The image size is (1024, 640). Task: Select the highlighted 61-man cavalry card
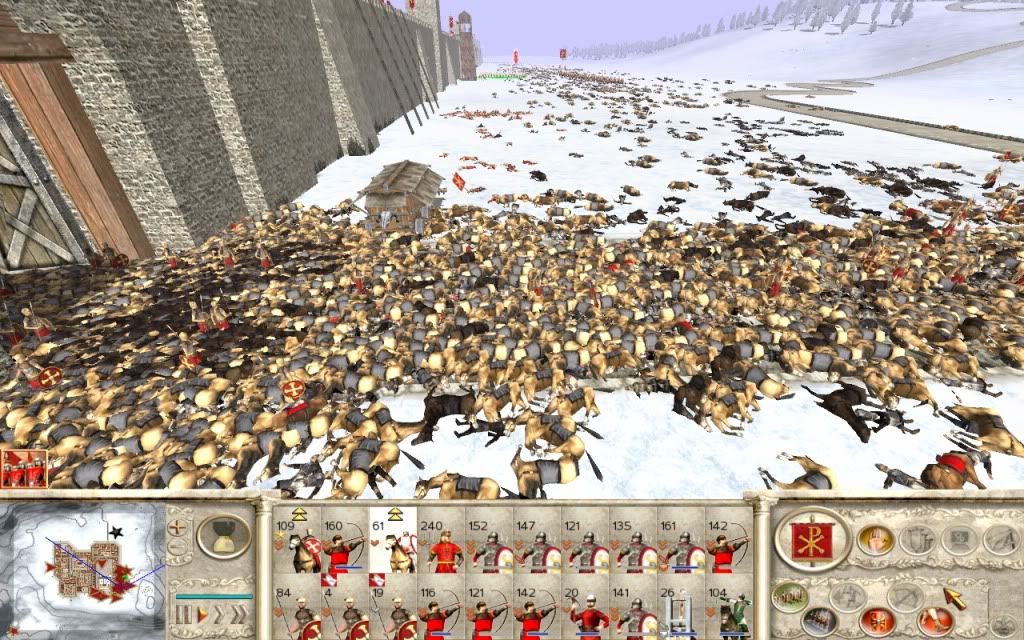click(392, 545)
